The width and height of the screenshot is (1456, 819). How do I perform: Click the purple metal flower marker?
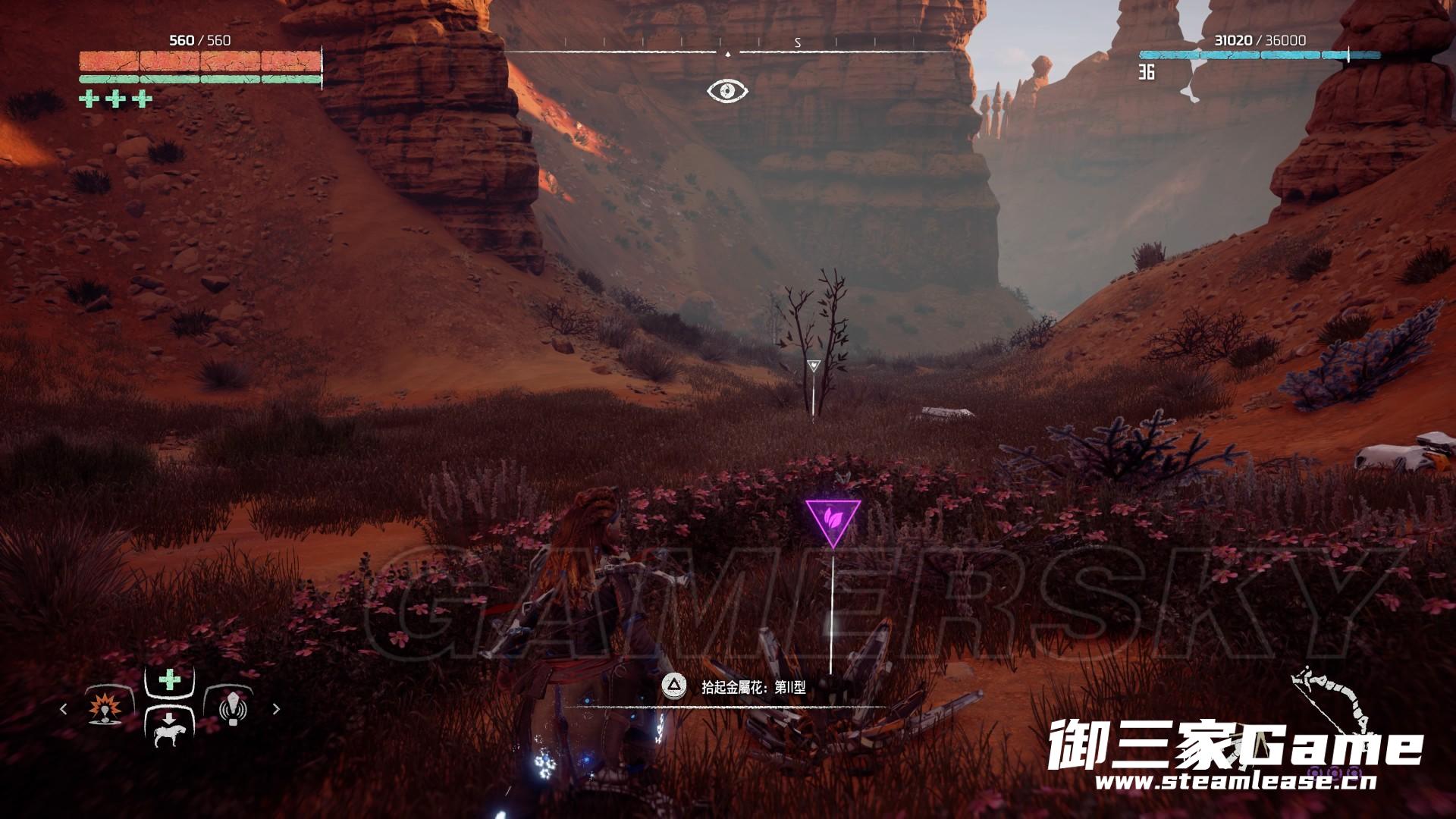[x=833, y=519]
